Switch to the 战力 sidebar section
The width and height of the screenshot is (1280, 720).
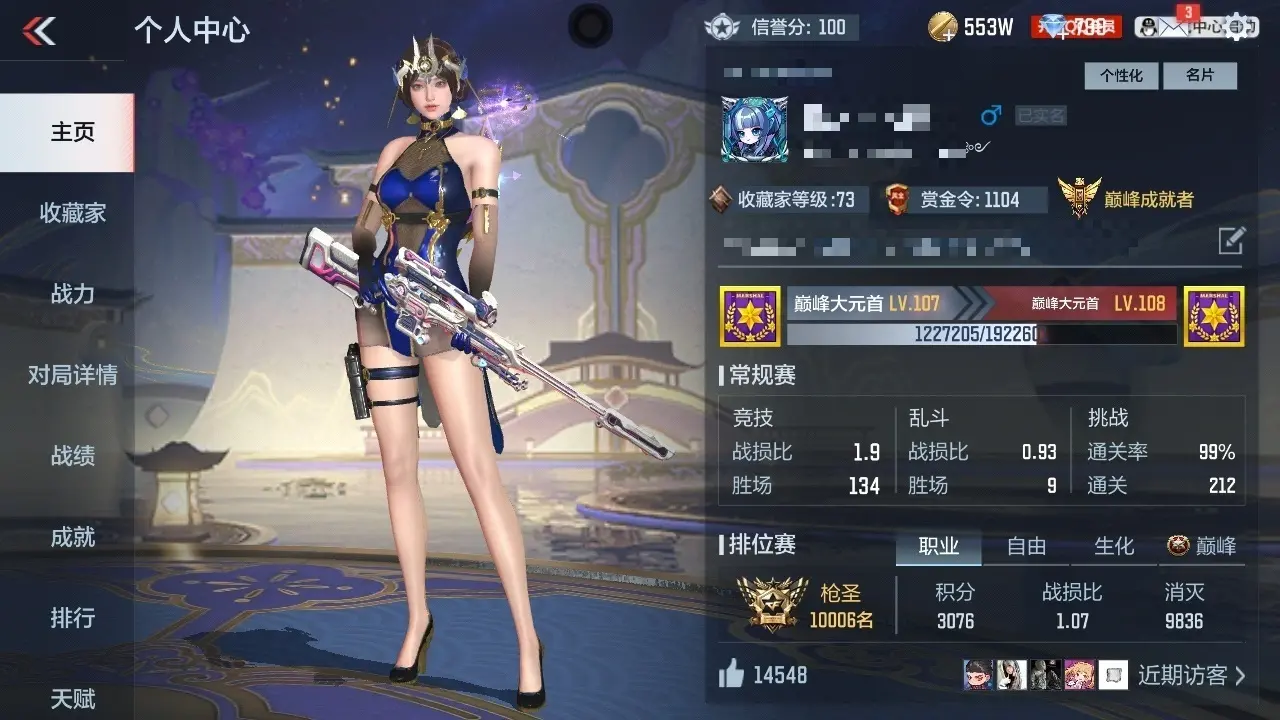[72, 294]
